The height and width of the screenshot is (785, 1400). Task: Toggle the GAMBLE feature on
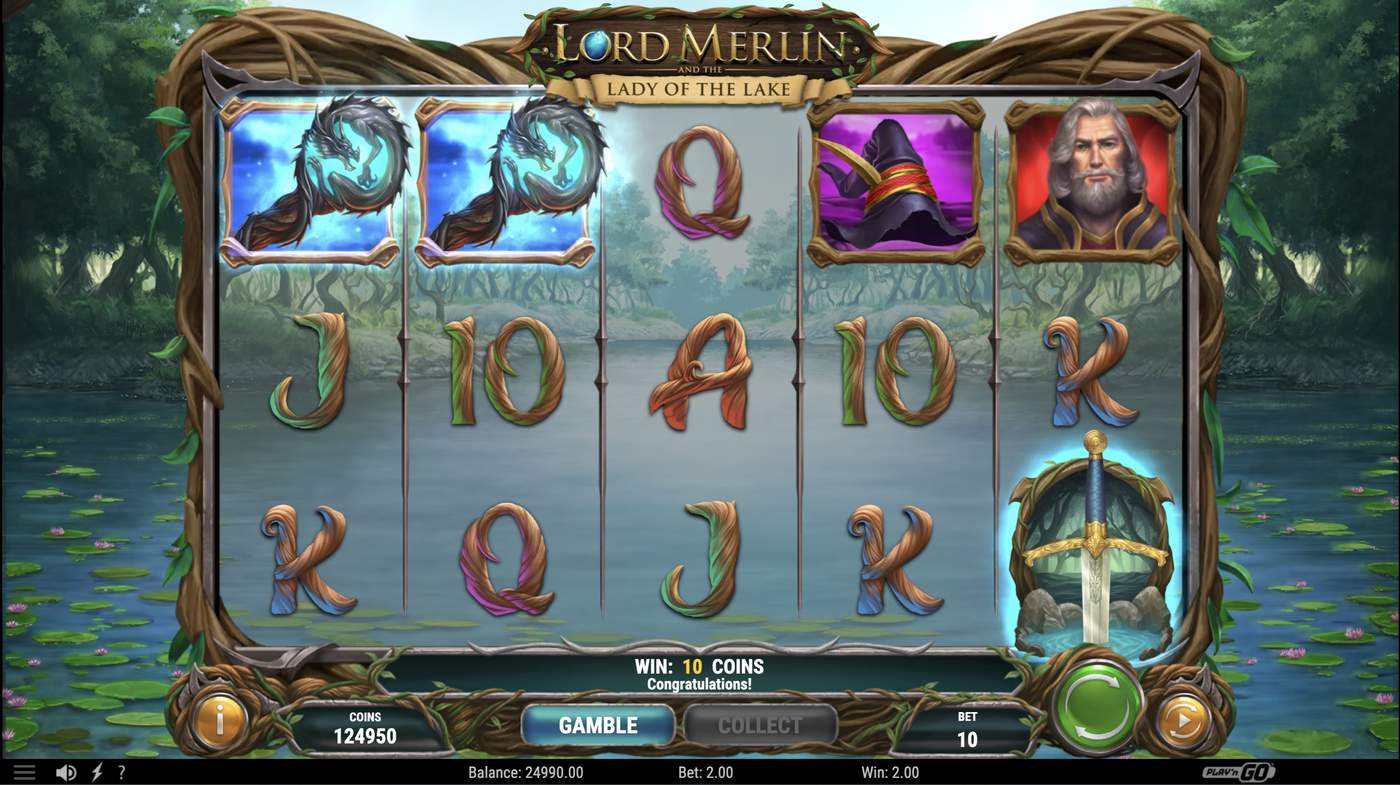coord(597,725)
